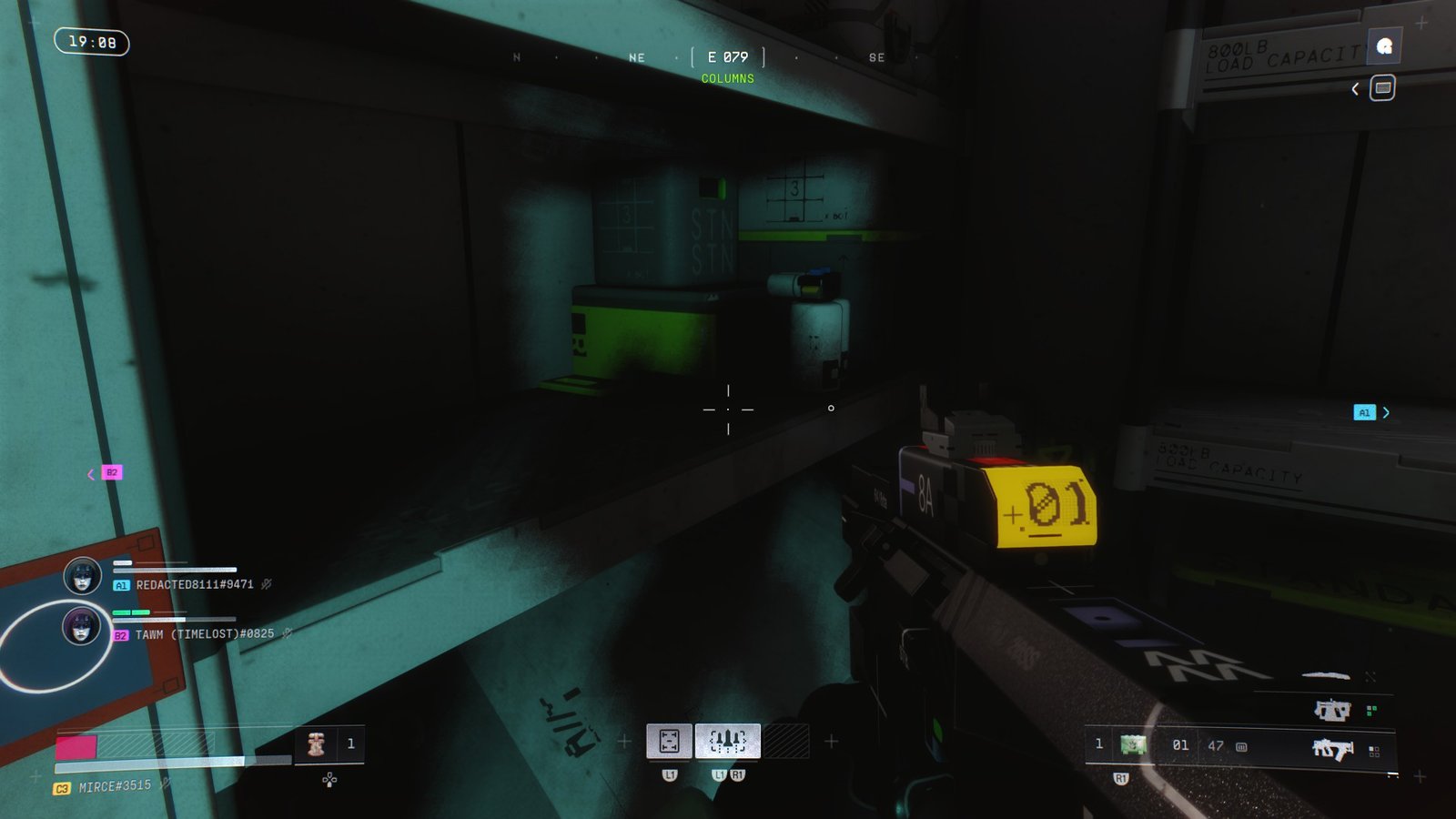This screenshot has height=819, width=1456.
Task: Select the equipped SMG weapon slot
Action: pyautogui.click(x=1332, y=749)
